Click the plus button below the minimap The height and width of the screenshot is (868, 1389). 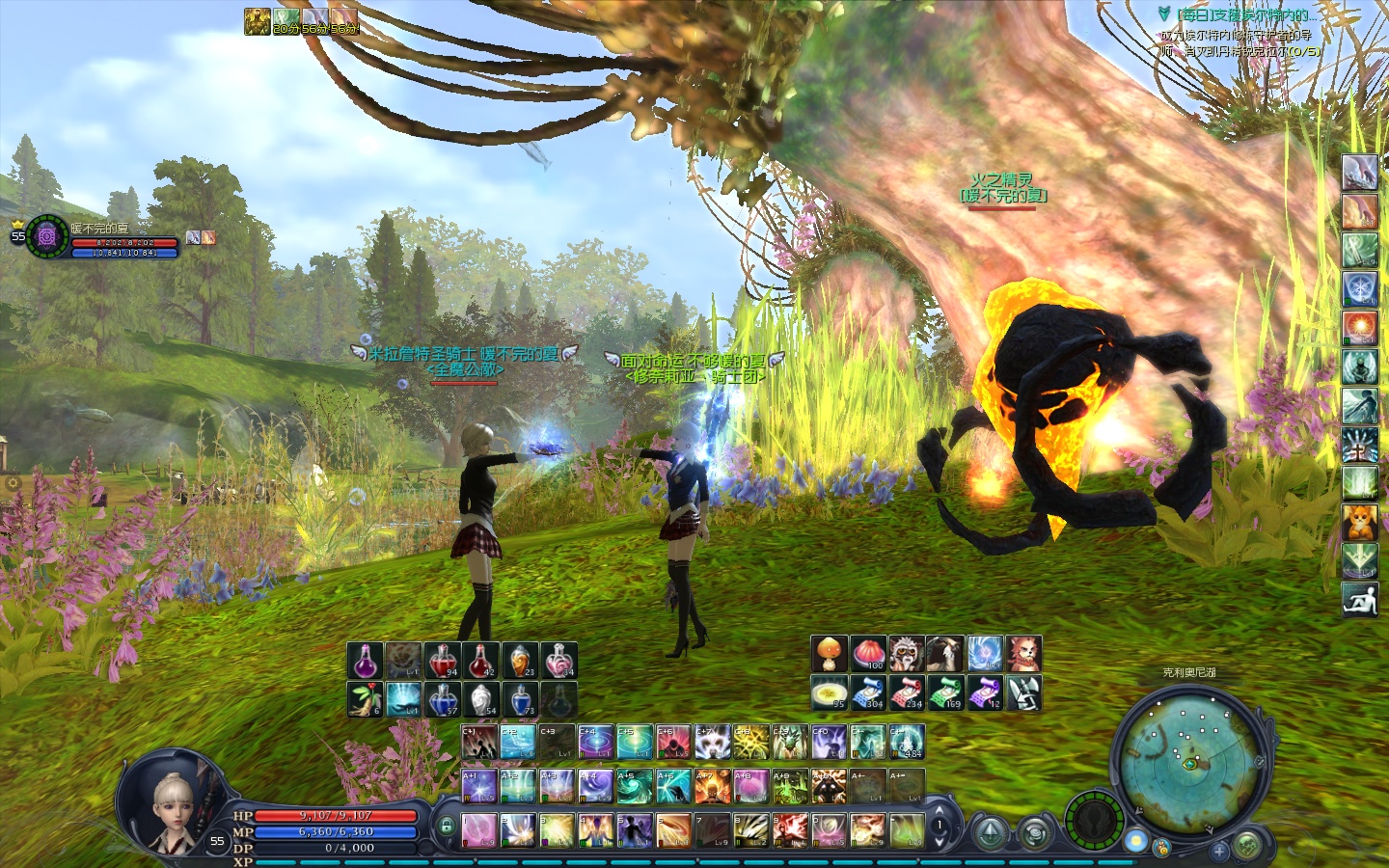pyautogui.click(x=1219, y=851)
